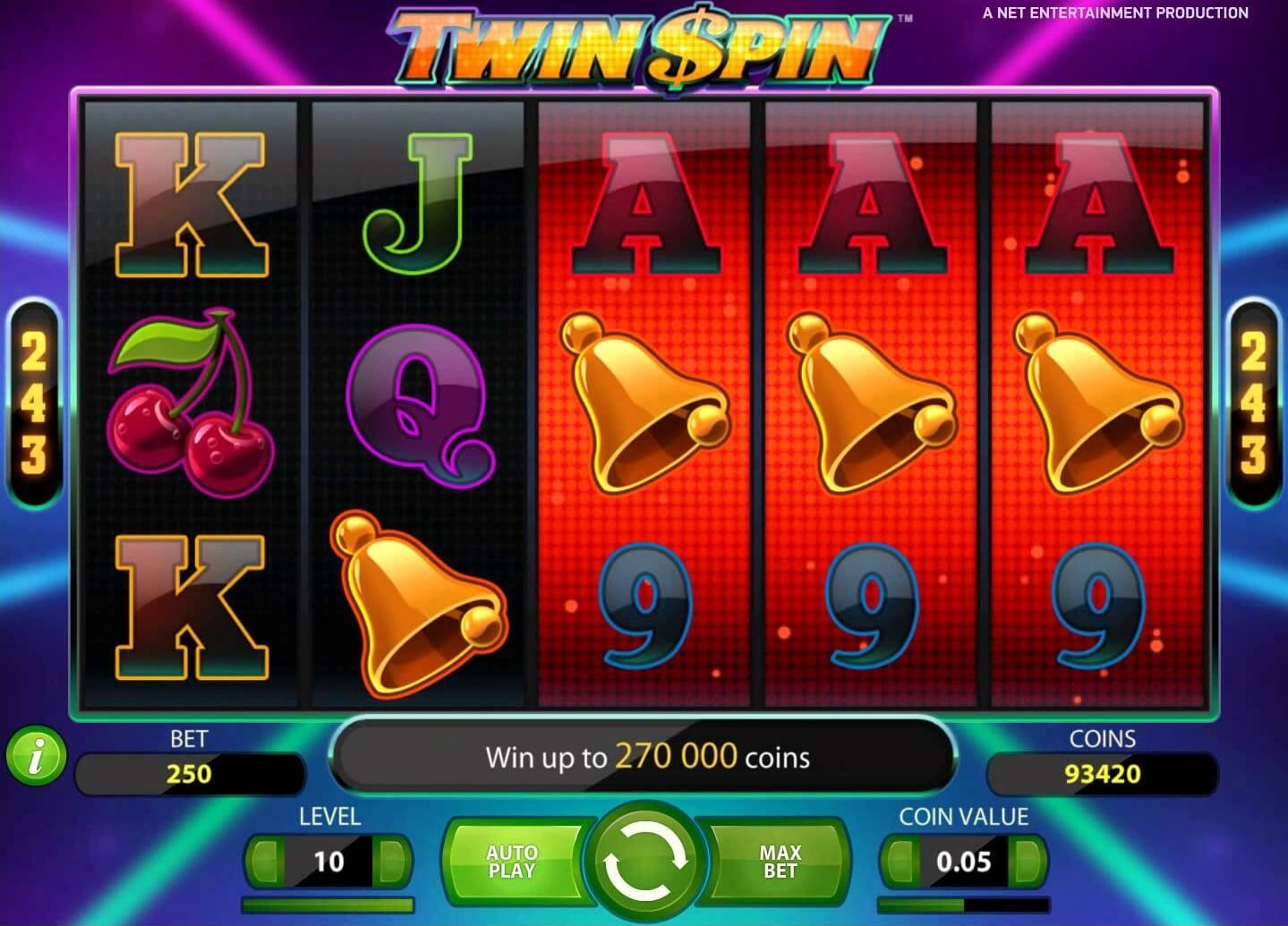Click the green level progress bar
This screenshot has width=1288, height=926.
[328, 904]
